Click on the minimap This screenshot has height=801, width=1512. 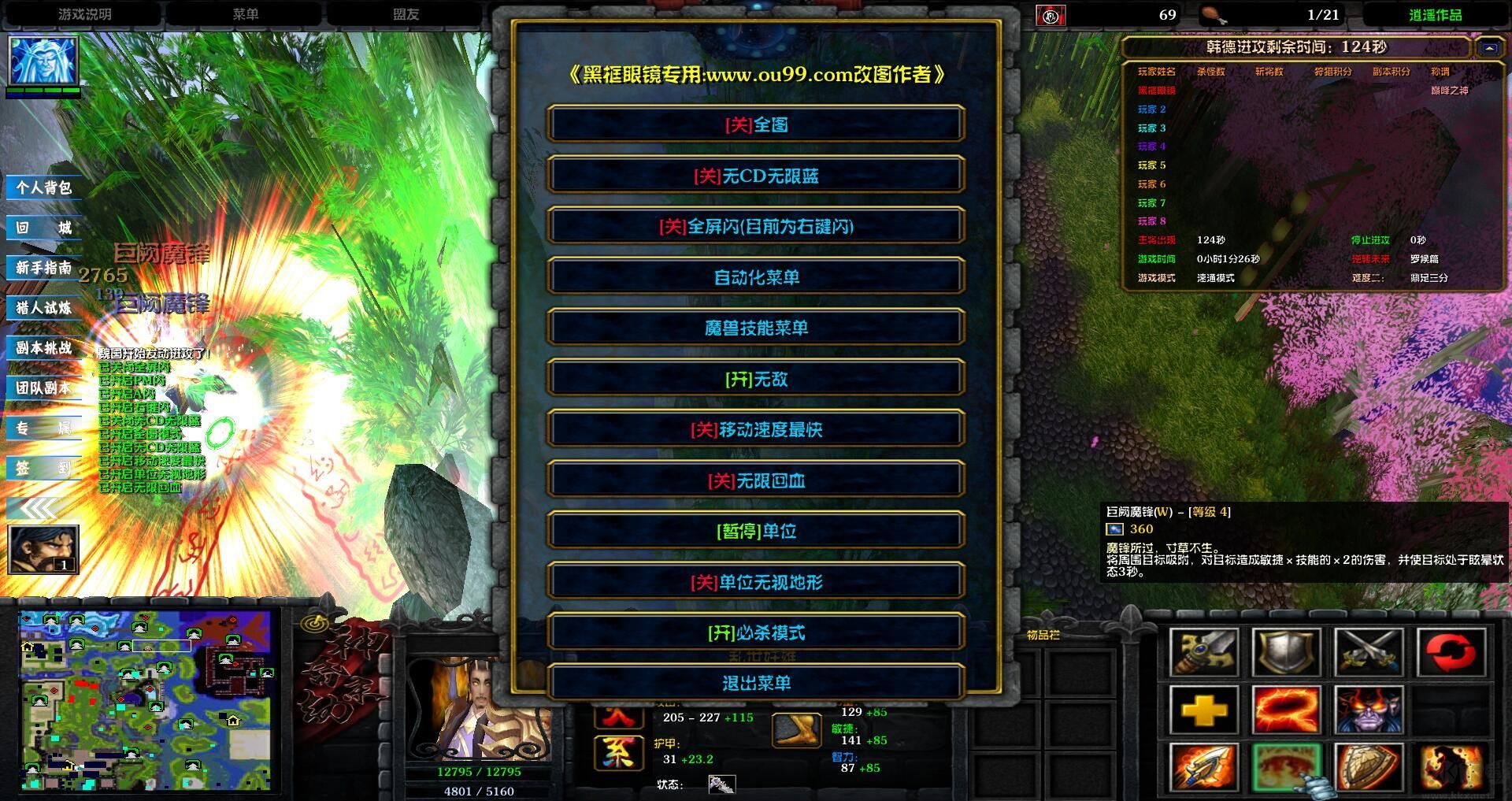click(x=145, y=700)
